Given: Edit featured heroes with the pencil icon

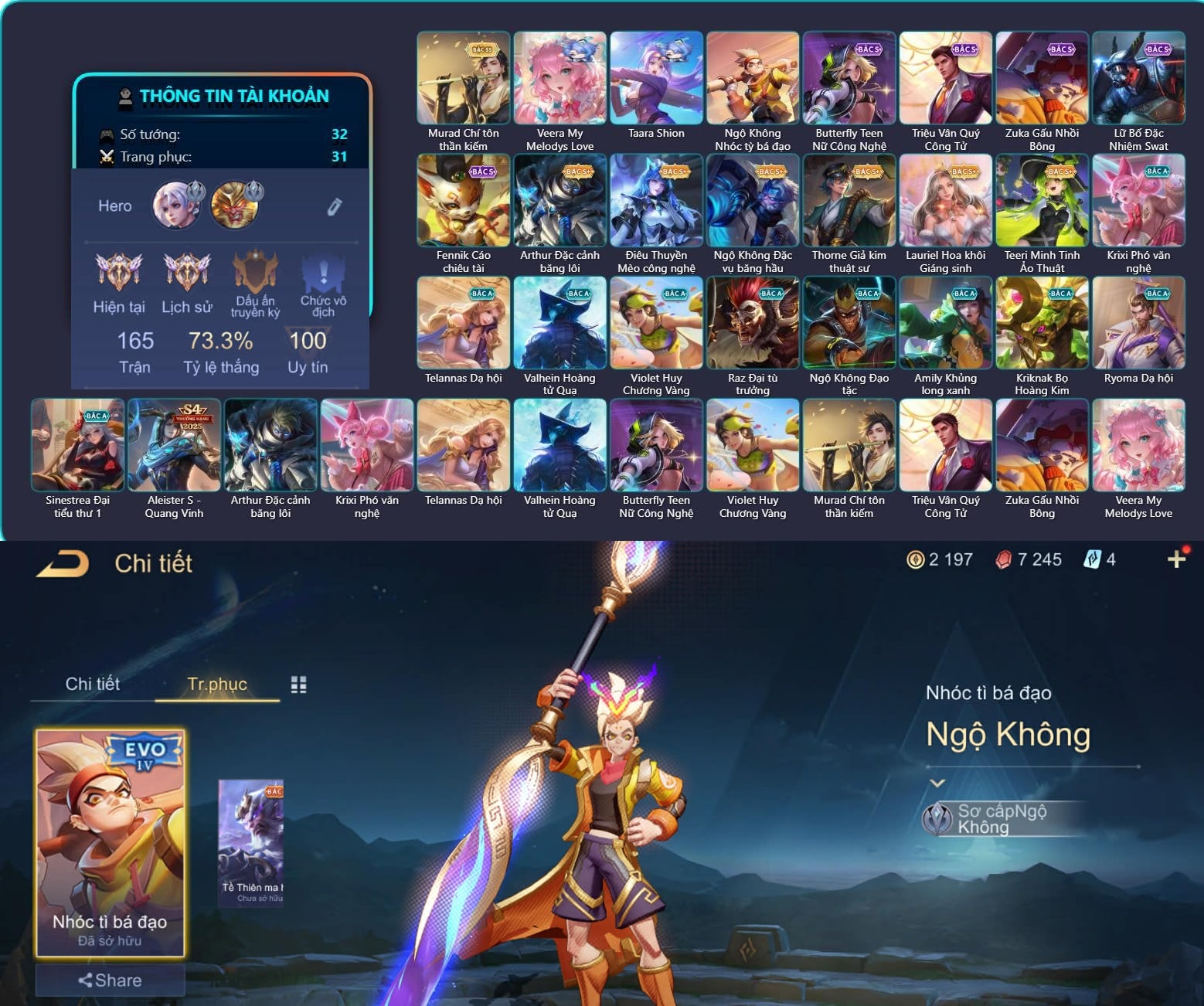Looking at the screenshot, I should [x=334, y=206].
